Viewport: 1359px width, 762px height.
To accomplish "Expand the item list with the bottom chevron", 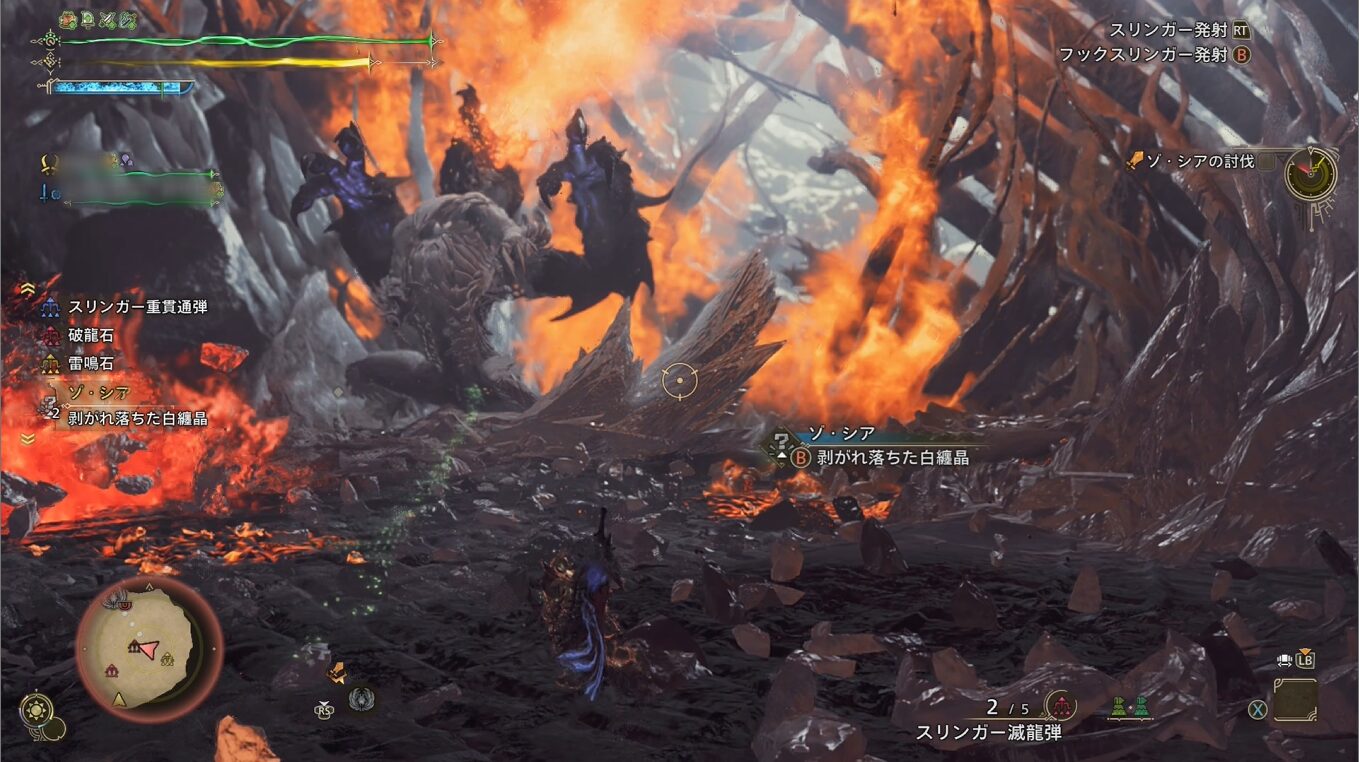I will 27,438.
